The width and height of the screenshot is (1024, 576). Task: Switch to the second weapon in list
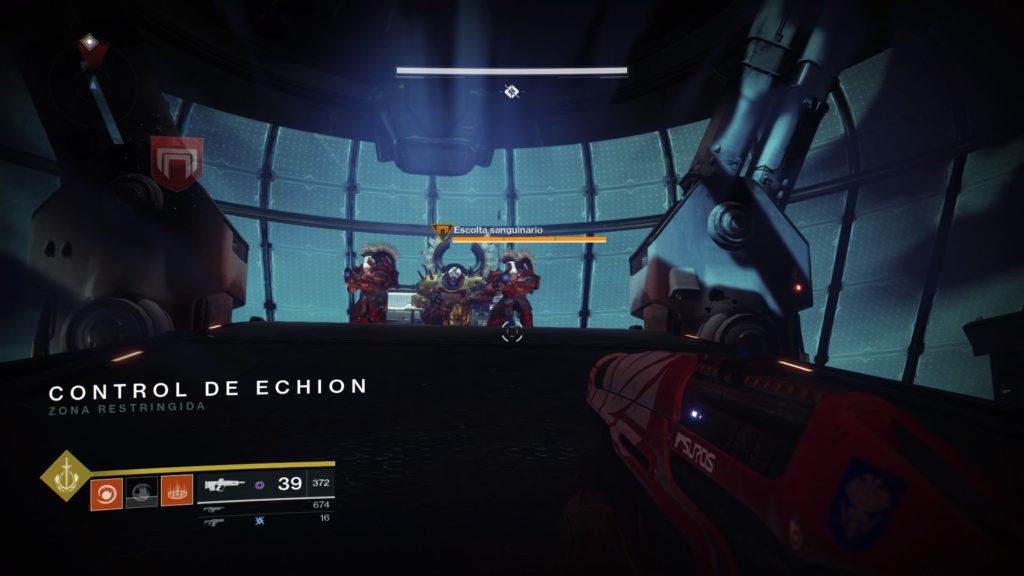tap(213, 508)
